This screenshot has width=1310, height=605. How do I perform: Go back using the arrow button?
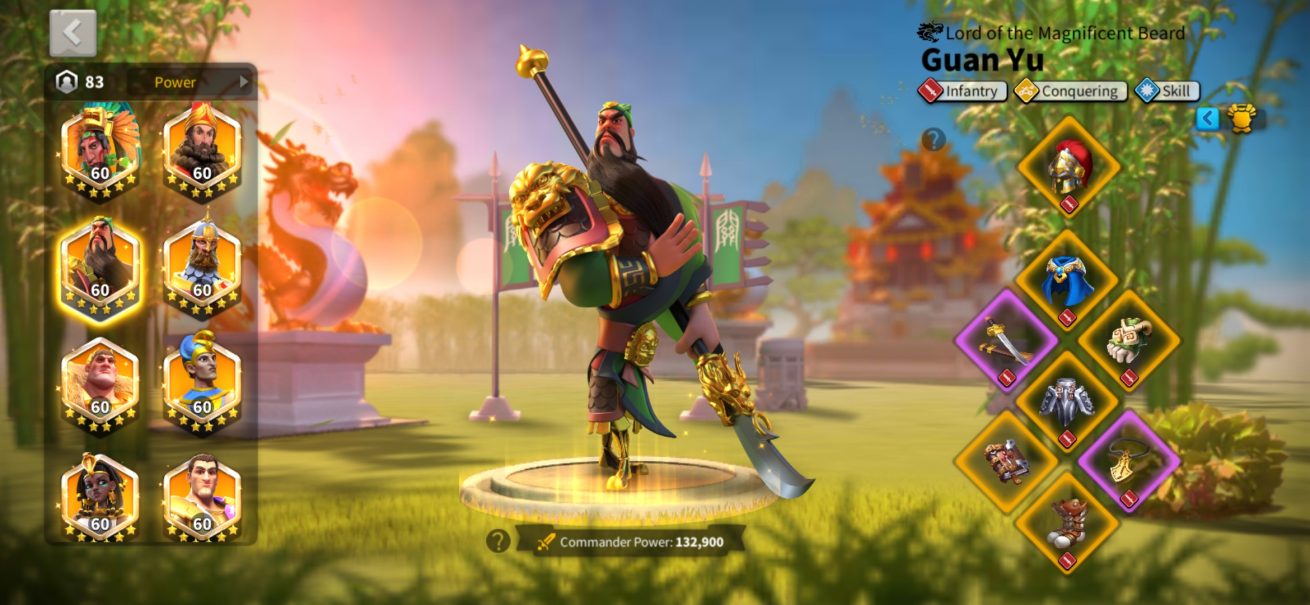(73, 34)
